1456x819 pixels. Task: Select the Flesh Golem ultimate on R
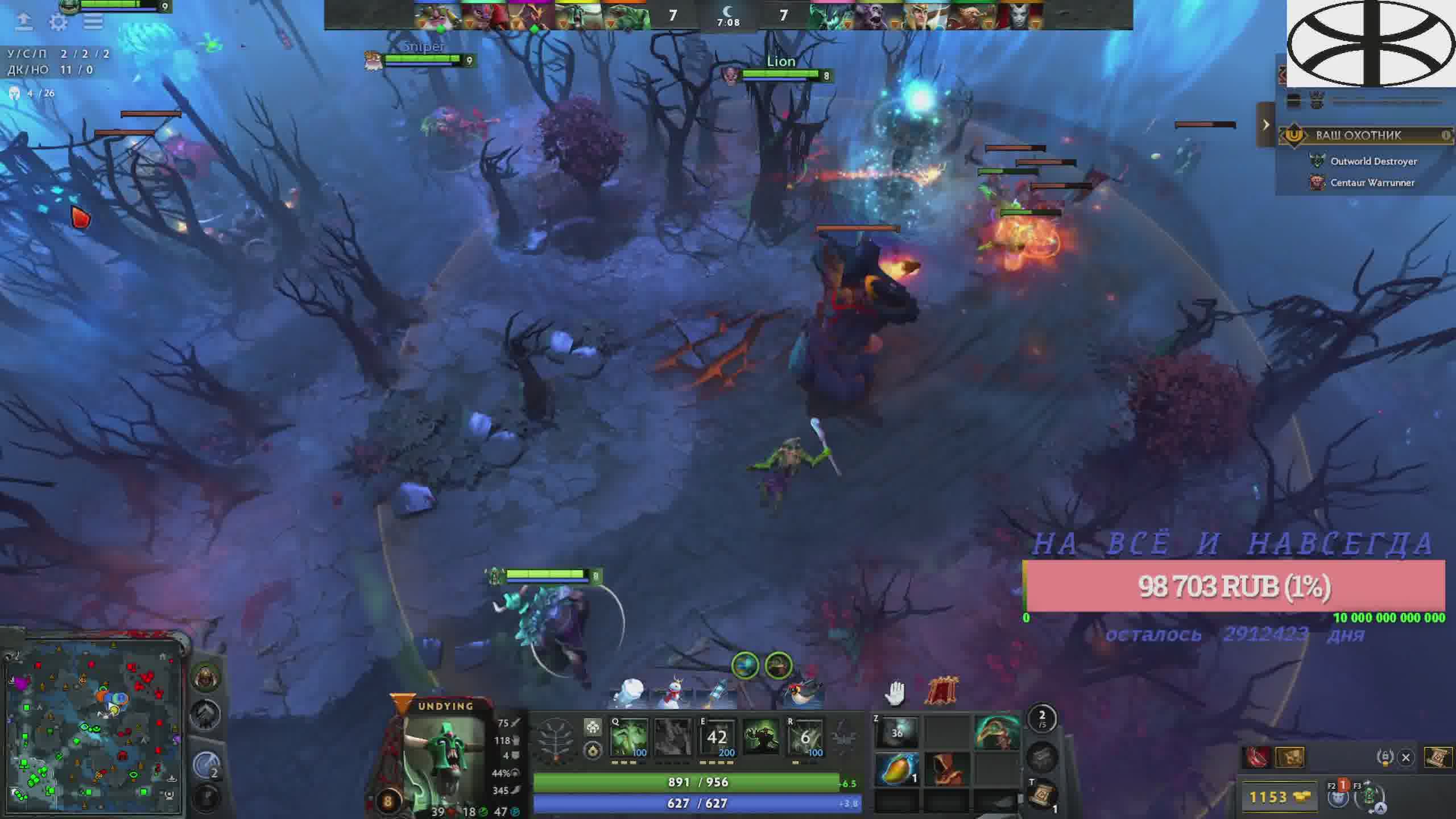[805, 738]
